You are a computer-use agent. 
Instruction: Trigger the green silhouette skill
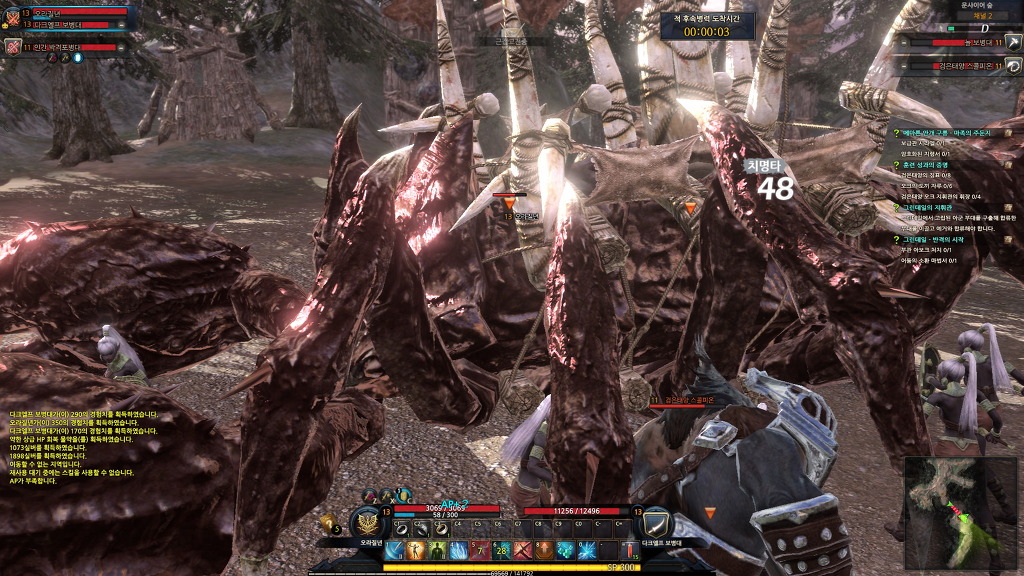[439, 551]
